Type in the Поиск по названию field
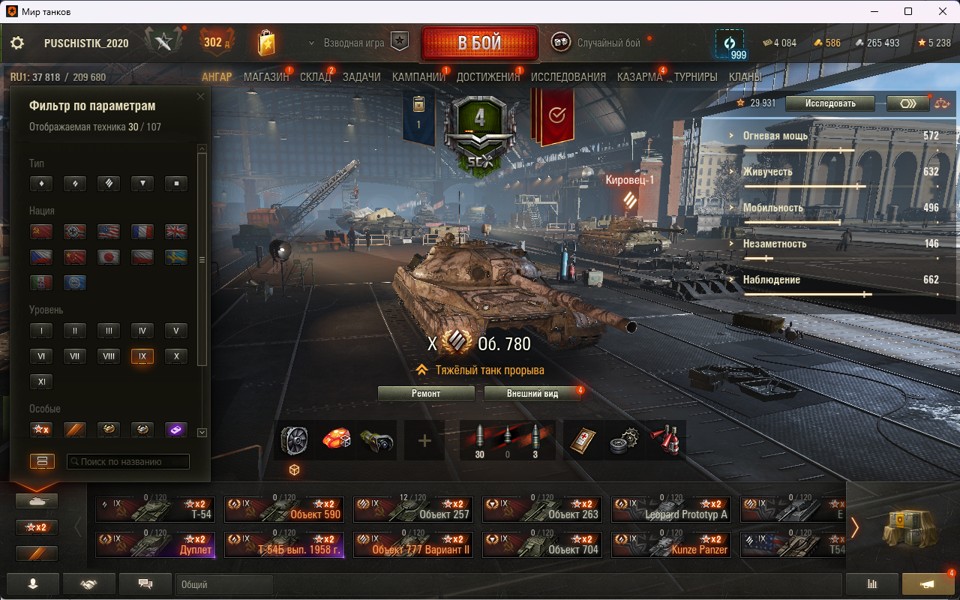Screen dimensions: 960x600 [128, 462]
